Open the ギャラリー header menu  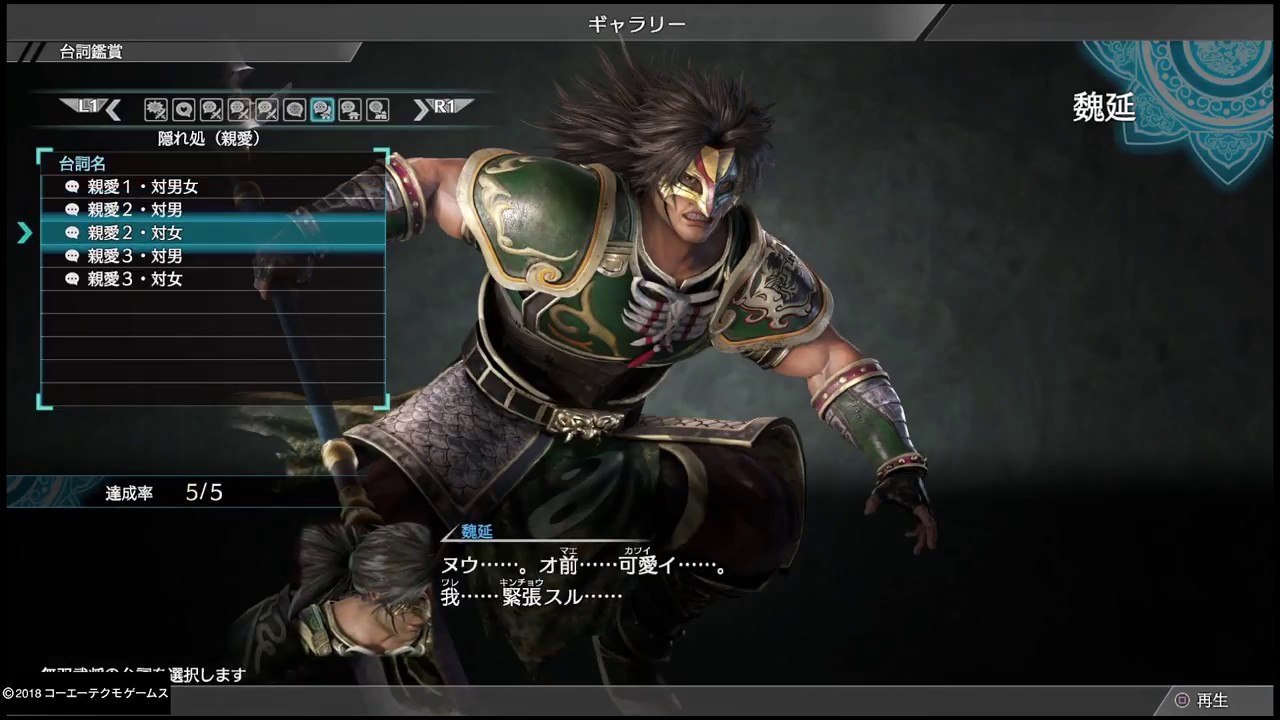click(637, 22)
